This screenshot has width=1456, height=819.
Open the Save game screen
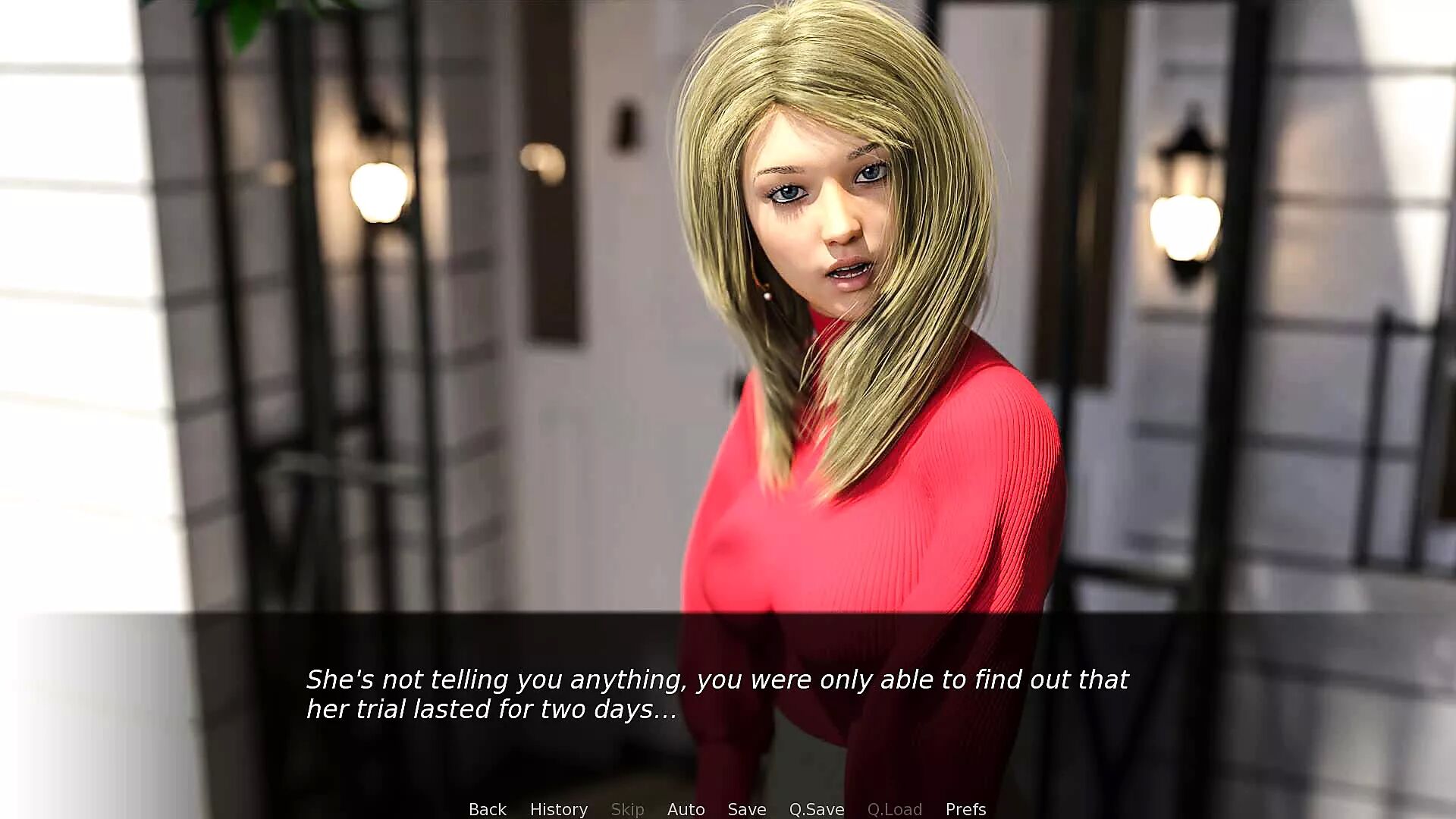tap(746, 809)
